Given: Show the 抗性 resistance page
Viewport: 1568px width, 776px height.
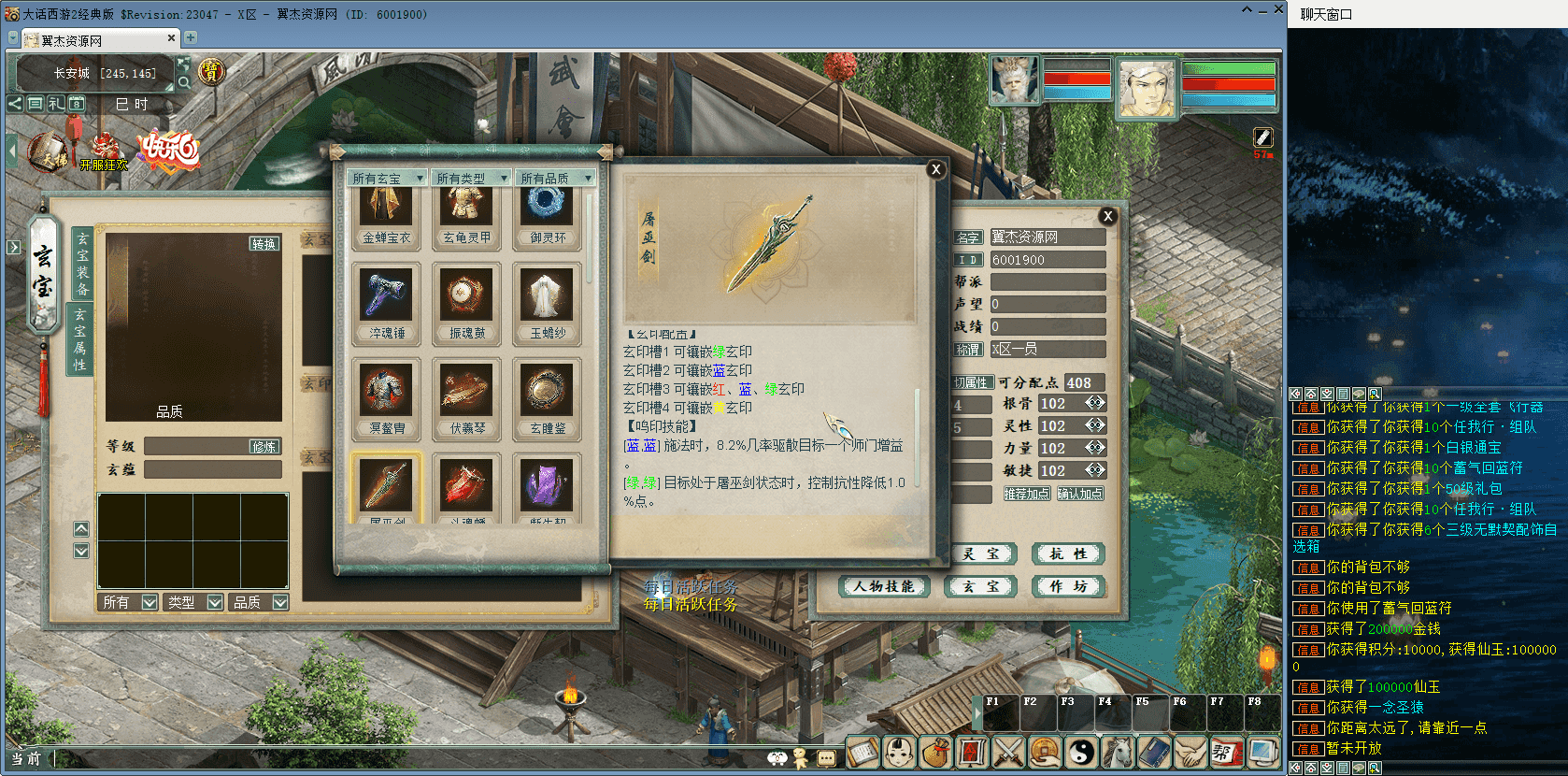Looking at the screenshot, I should [1068, 553].
